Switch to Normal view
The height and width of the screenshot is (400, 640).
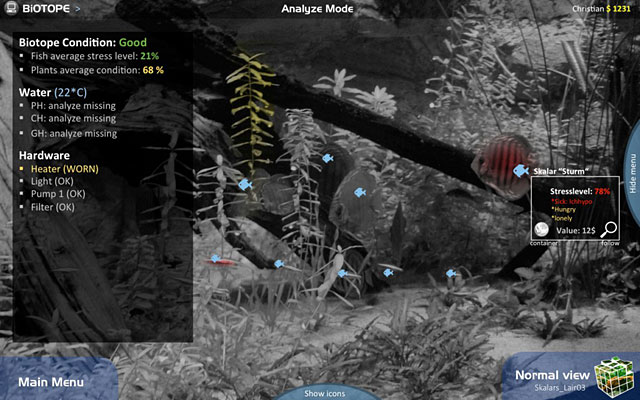(x=549, y=375)
